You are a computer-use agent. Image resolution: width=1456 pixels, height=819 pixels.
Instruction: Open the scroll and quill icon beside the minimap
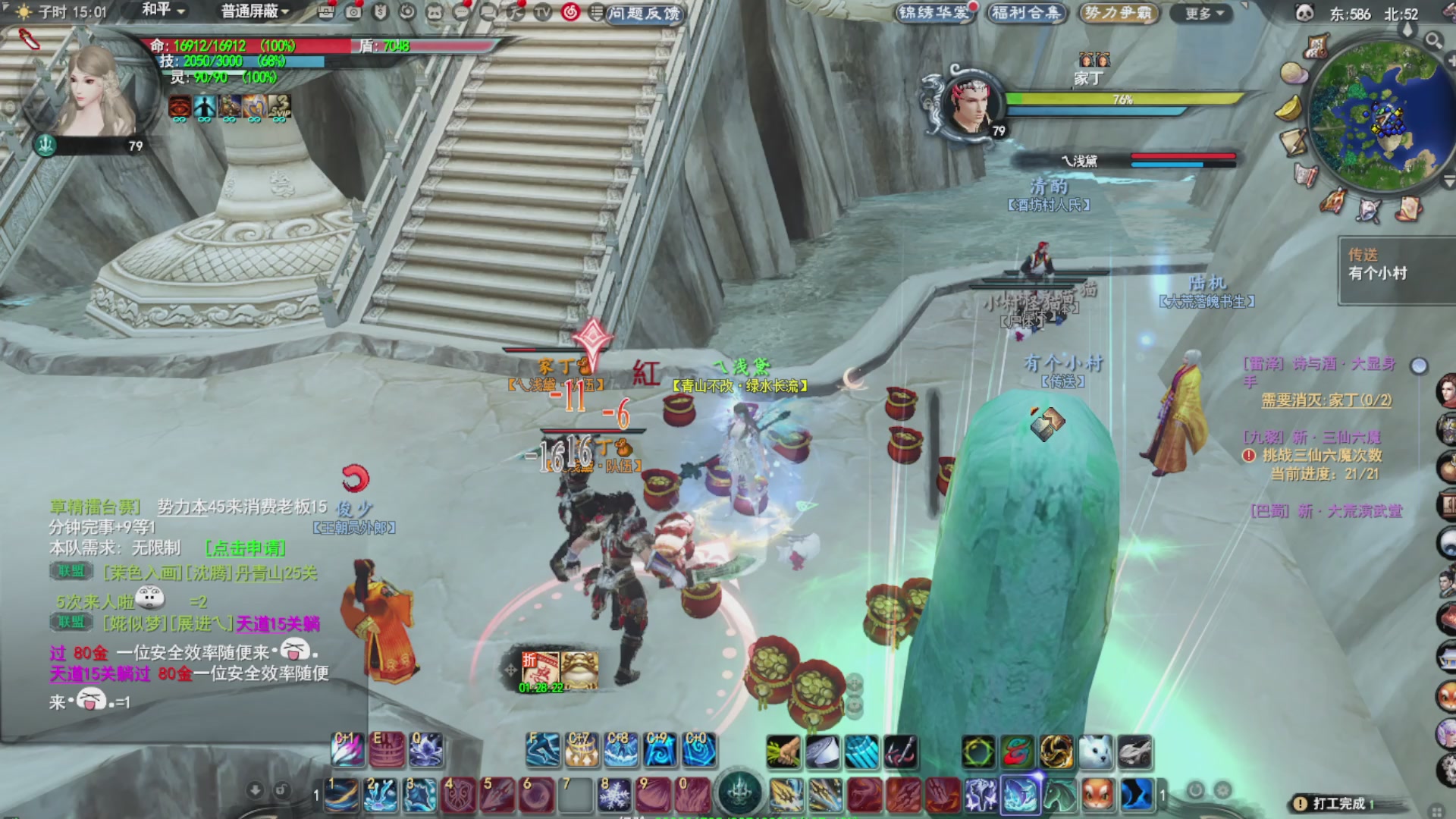(1293, 143)
